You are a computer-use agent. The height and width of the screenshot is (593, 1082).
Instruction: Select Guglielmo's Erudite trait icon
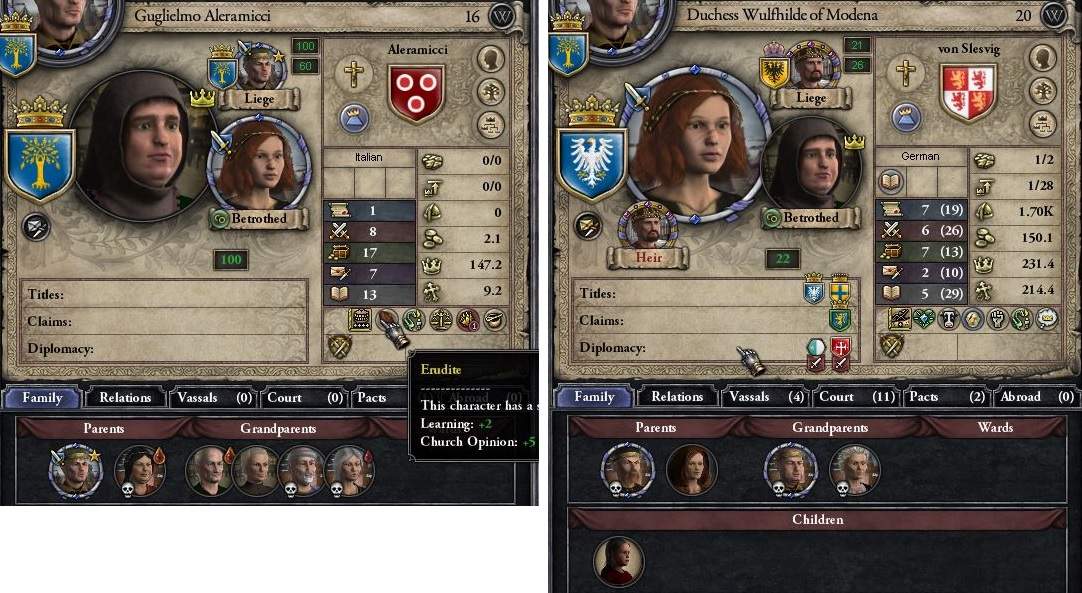(387, 321)
